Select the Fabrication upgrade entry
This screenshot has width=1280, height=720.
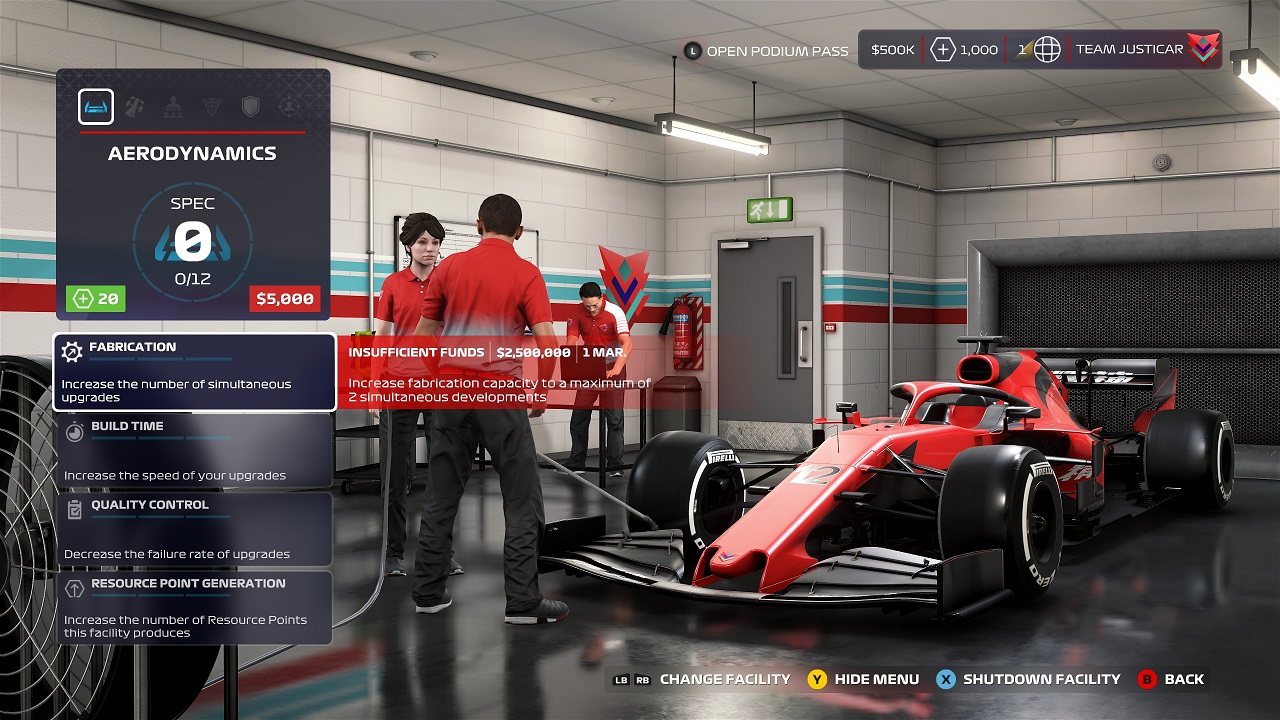tap(194, 371)
